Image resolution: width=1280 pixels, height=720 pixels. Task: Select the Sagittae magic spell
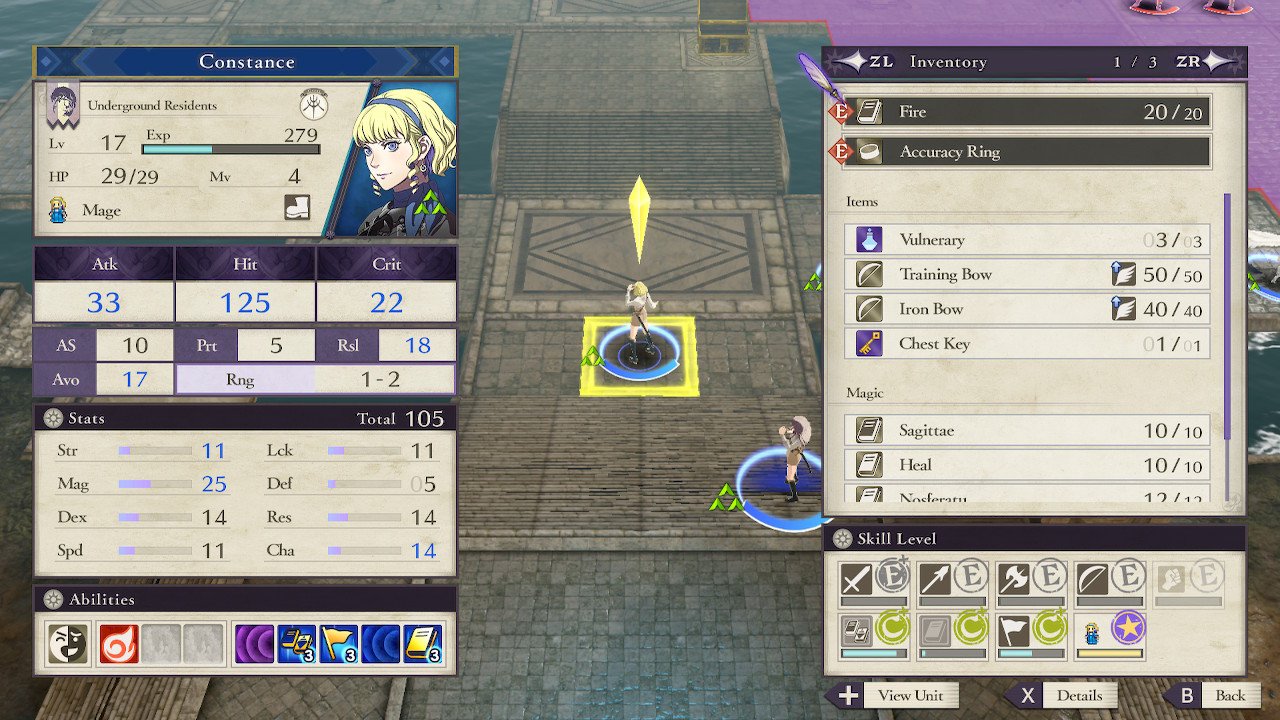(x=1030, y=431)
